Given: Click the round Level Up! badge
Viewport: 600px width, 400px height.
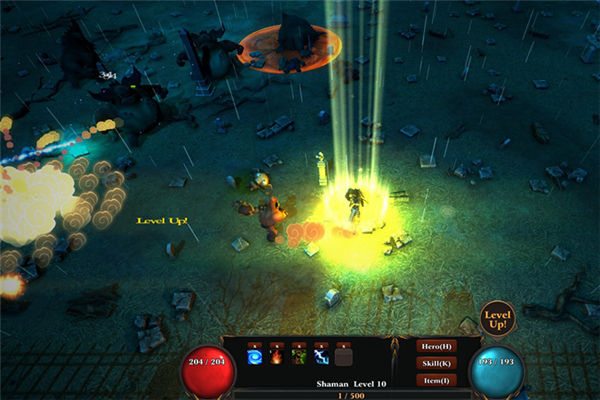Looking at the screenshot, I should [x=497, y=319].
